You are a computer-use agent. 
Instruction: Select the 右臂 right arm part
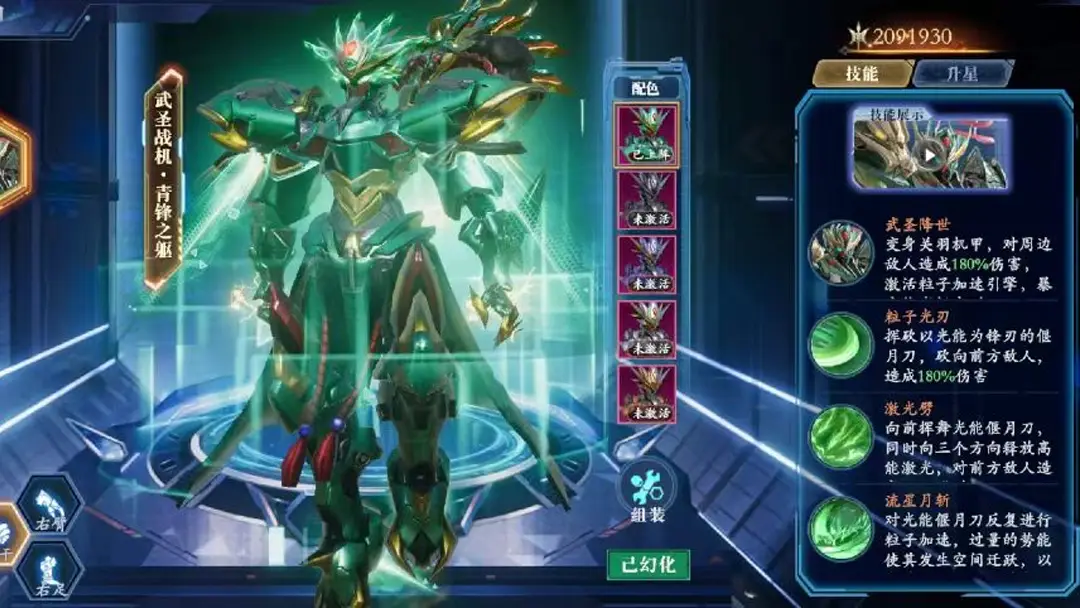coord(49,505)
